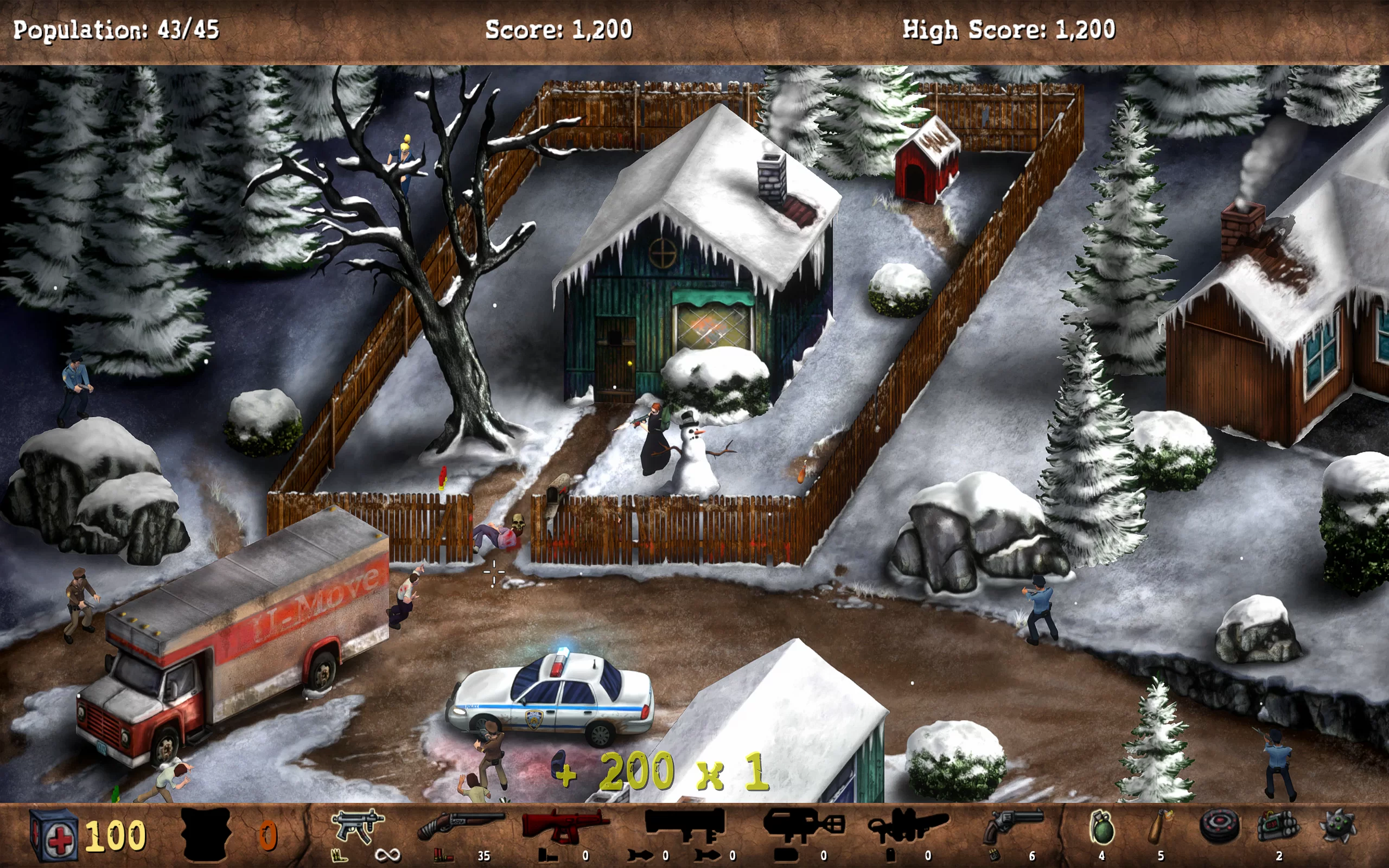The height and width of the screenshot is (868, 1389).
Task: Pick the napalm launcher silhouette
Action: coord(802,826)
